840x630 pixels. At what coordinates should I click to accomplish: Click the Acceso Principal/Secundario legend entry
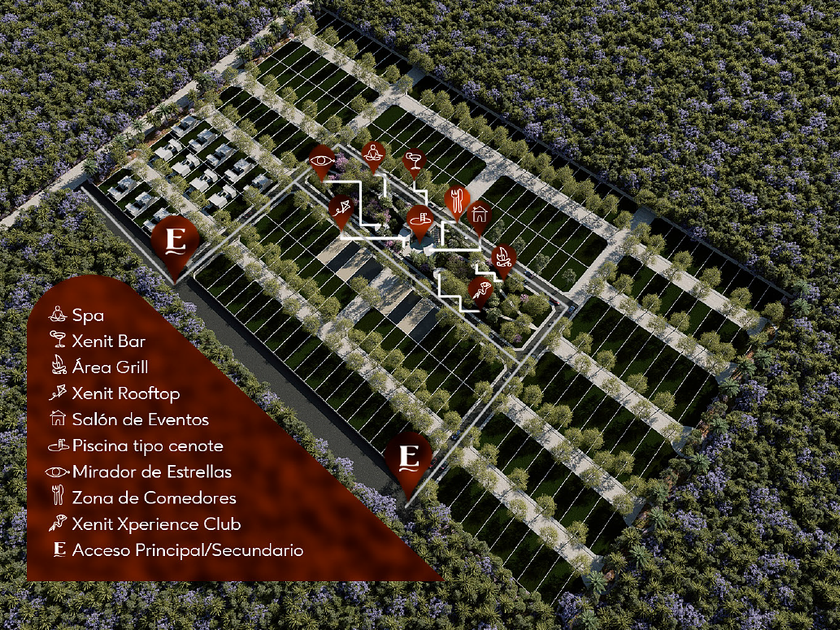(178, 549)
